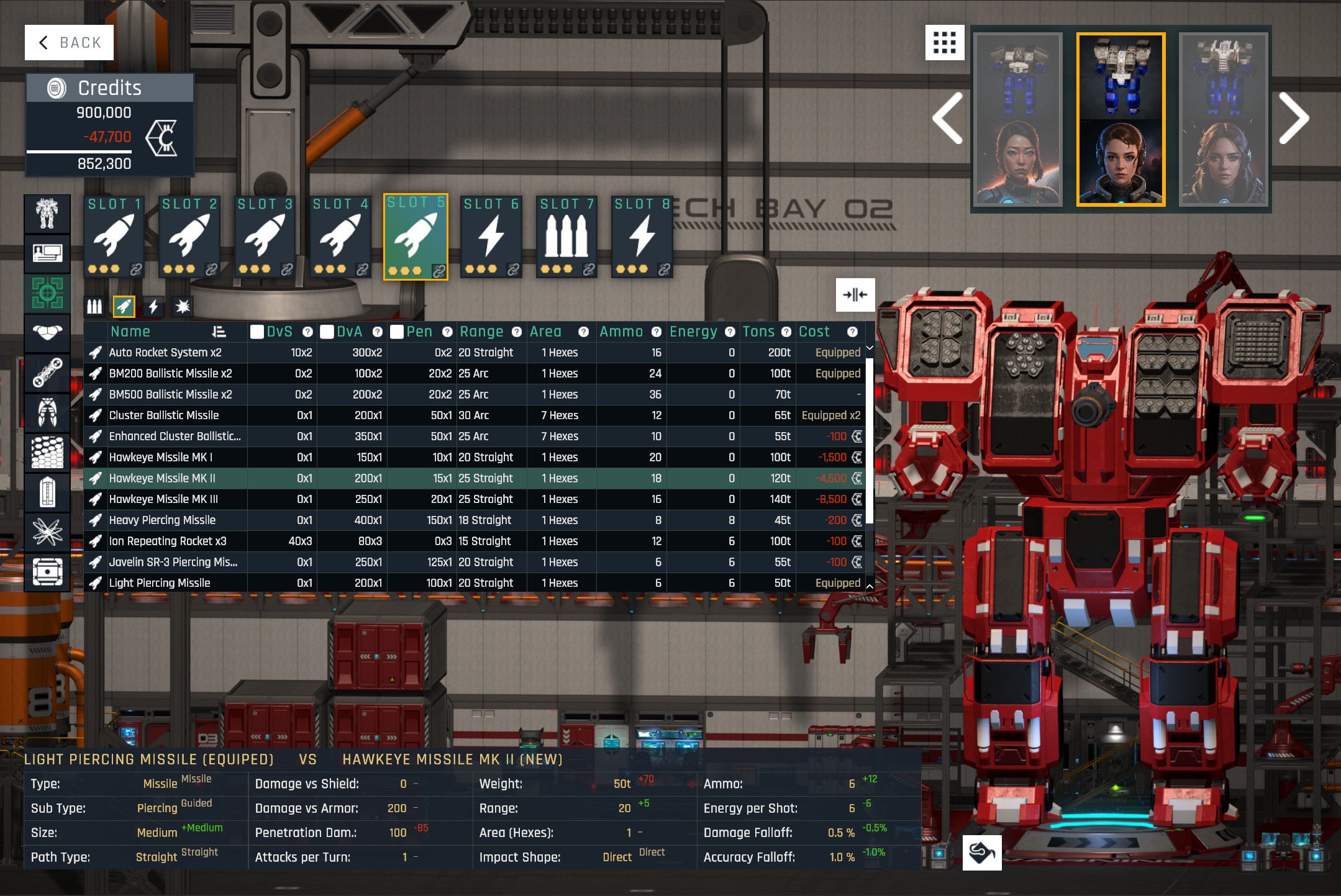Enable the Pen column checkbox
1341x896 pixels.
[398, 332]
